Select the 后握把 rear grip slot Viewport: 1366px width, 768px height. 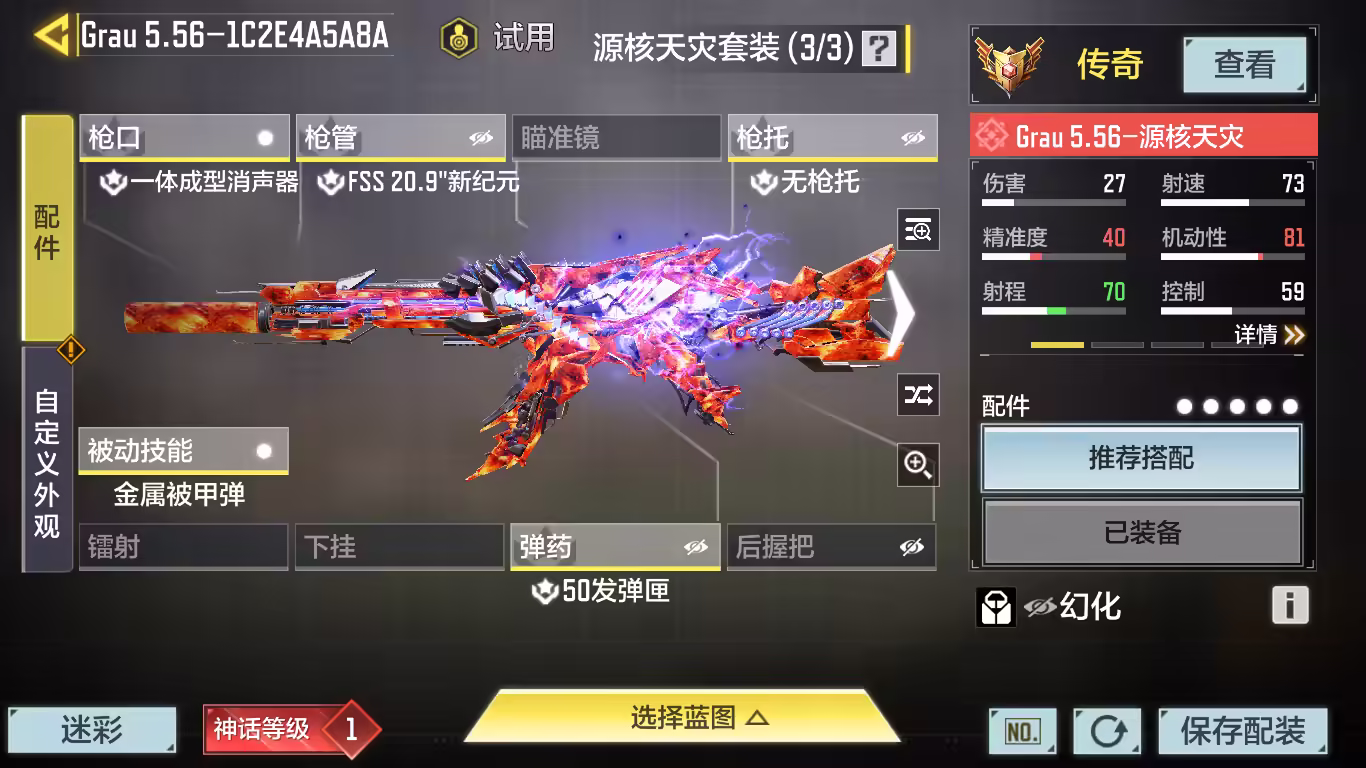(831, 547)
